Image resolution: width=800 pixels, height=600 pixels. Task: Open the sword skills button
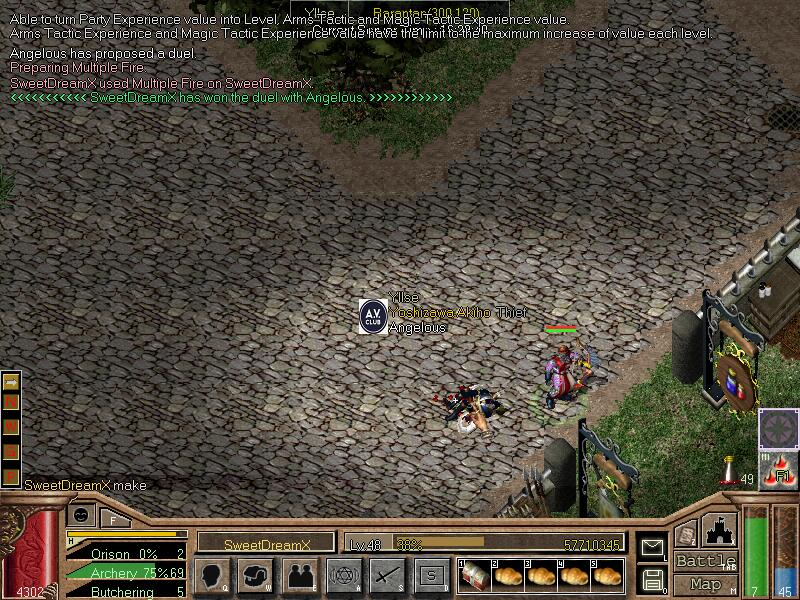[x=386, y=576]
